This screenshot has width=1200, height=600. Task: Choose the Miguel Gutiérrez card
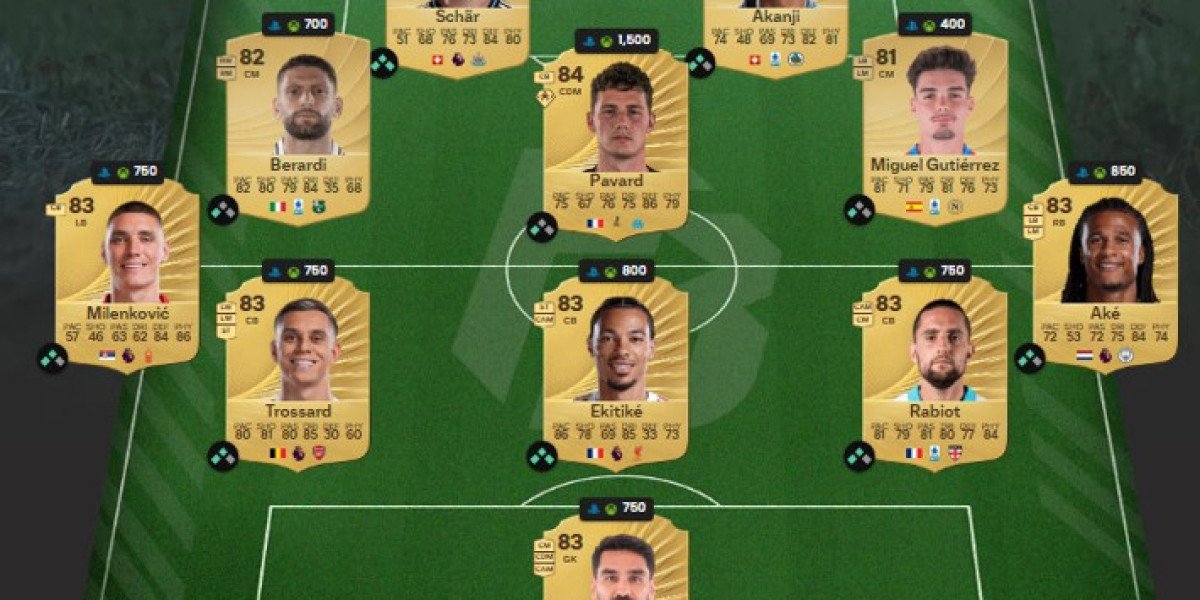click(x=934, y=125)
